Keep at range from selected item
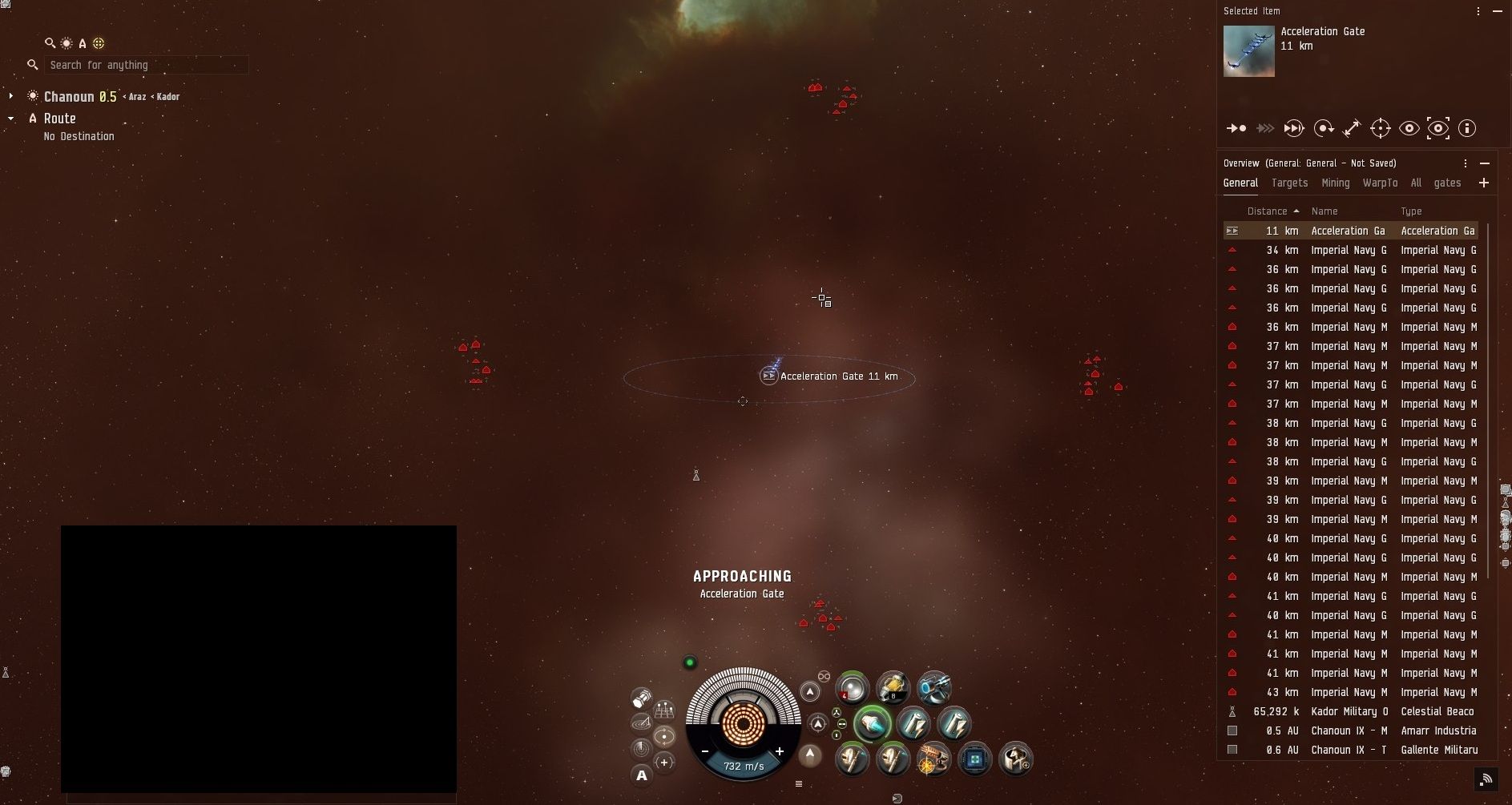The height and width of the screenshot is (805, 1512). pos(1352,128)
